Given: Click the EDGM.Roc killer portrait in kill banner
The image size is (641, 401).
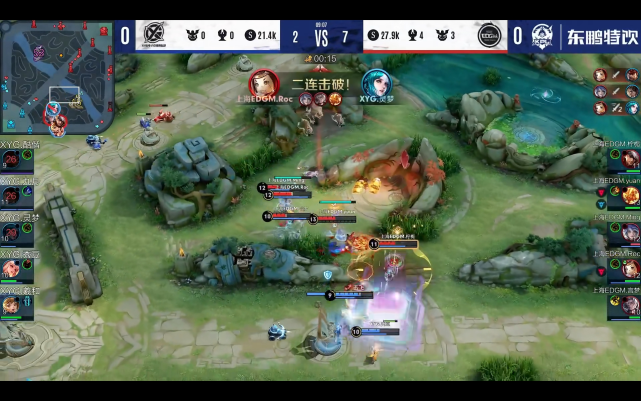Looking at the screenshot, I should click(x=263, y=82).
